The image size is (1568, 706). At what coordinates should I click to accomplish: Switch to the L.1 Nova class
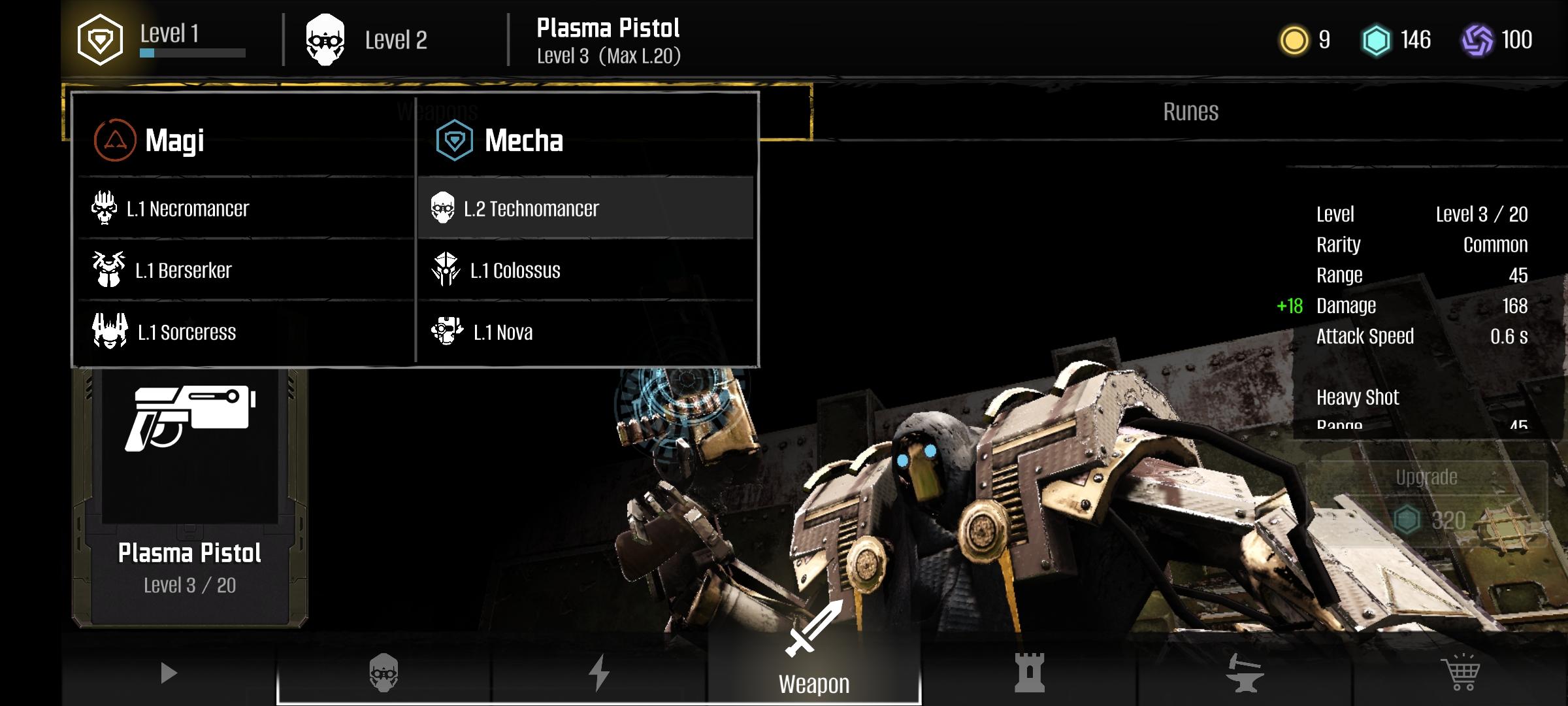point(502,333)
